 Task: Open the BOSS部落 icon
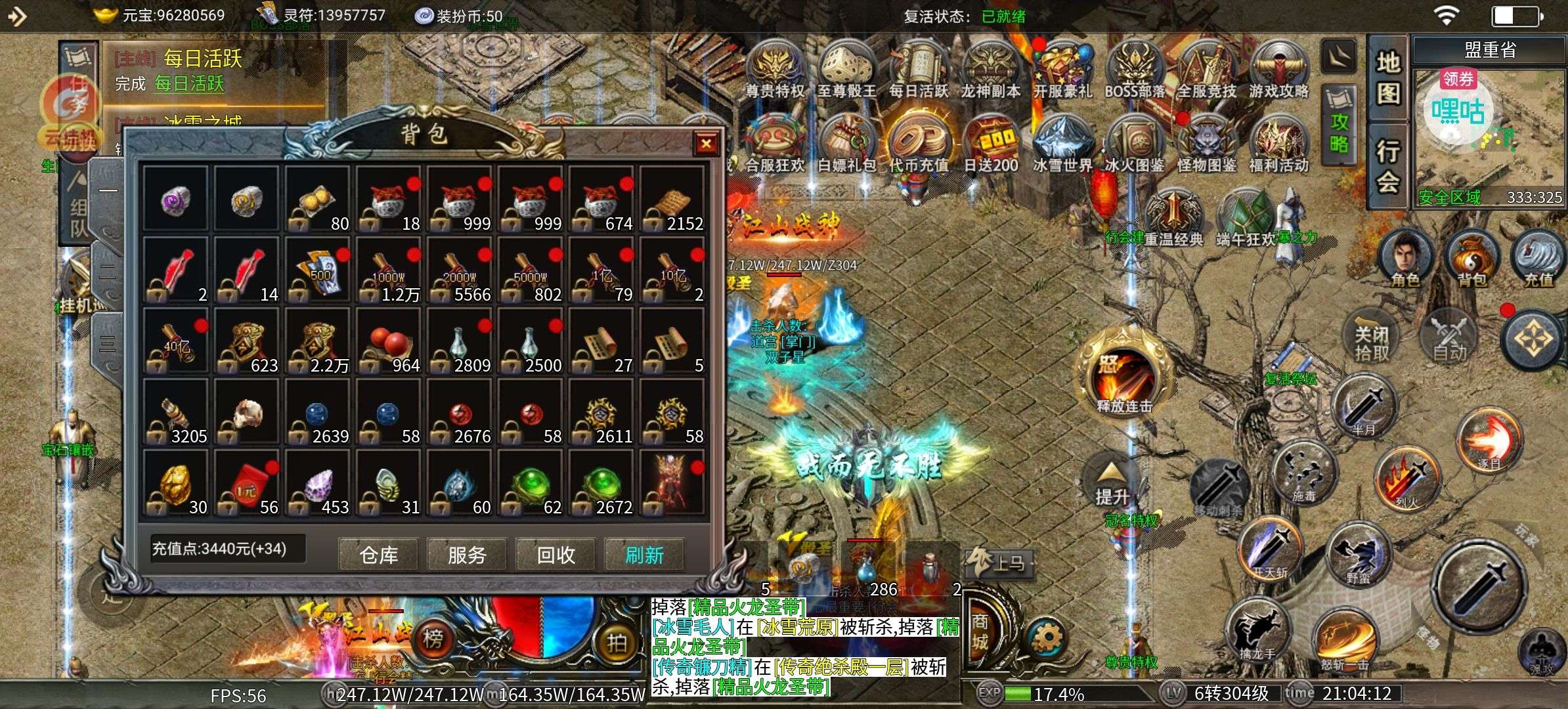point(1134,70)
